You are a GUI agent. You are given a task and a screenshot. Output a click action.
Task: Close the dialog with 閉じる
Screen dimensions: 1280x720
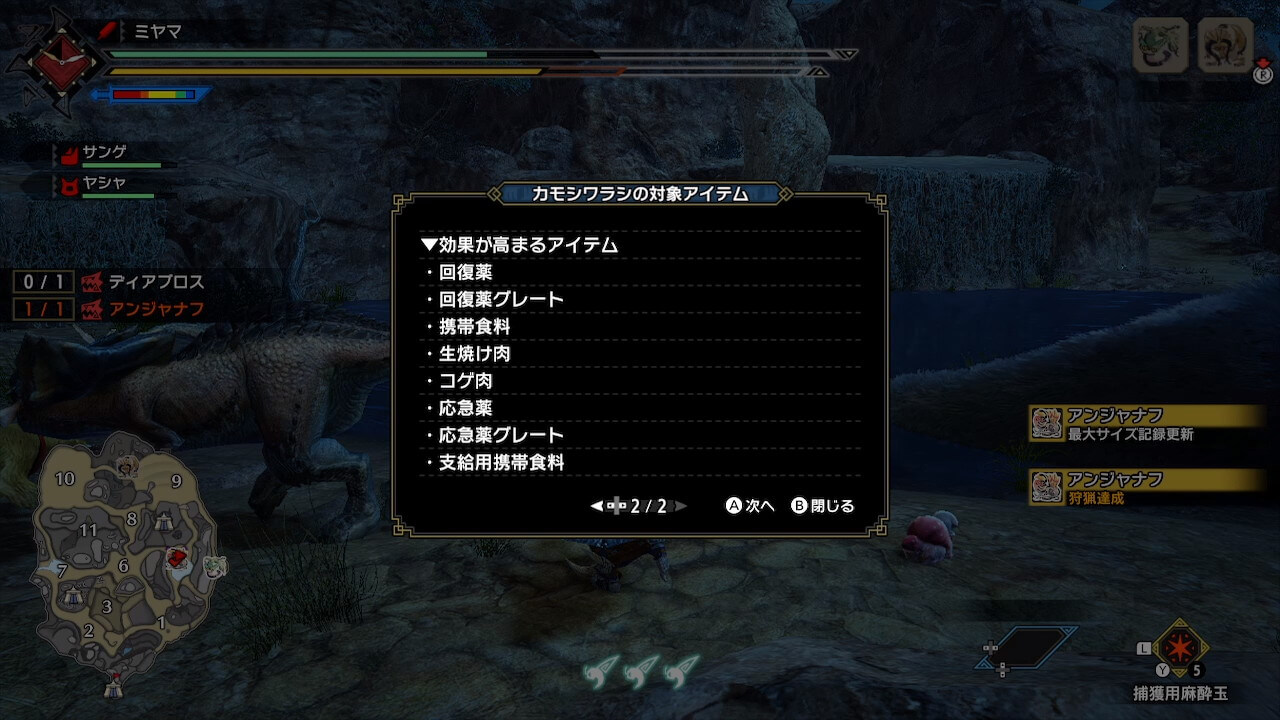[x=823, y=506]
